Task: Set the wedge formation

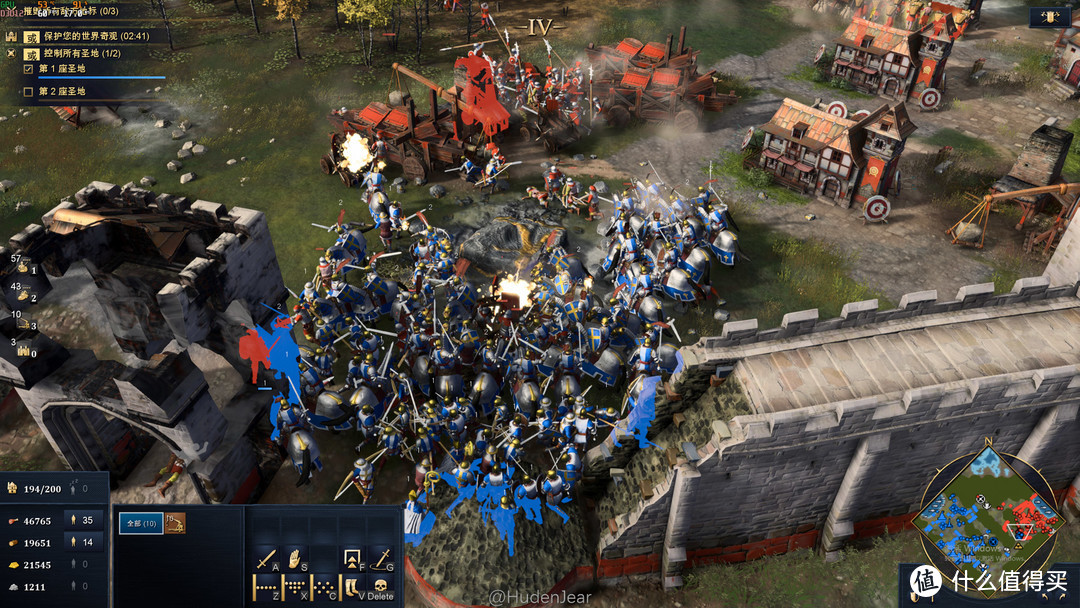Action: coord(295,587)
